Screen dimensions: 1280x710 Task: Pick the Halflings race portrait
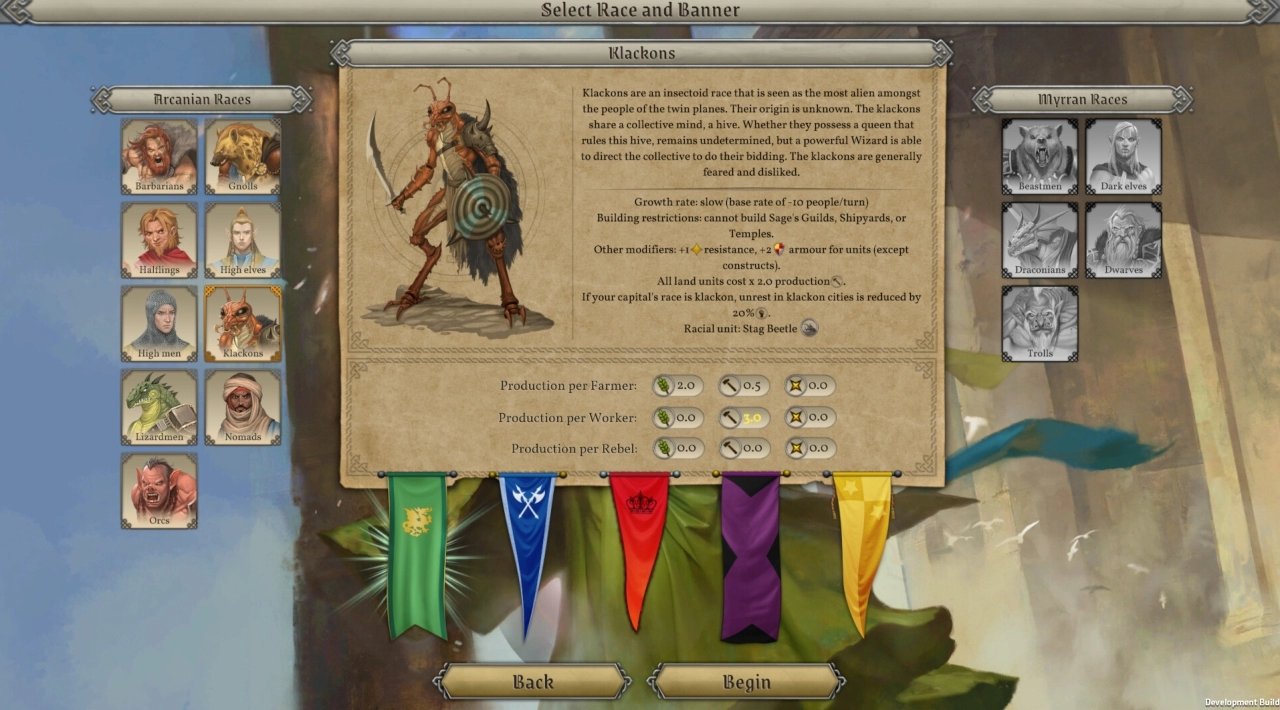coord(159,240)
